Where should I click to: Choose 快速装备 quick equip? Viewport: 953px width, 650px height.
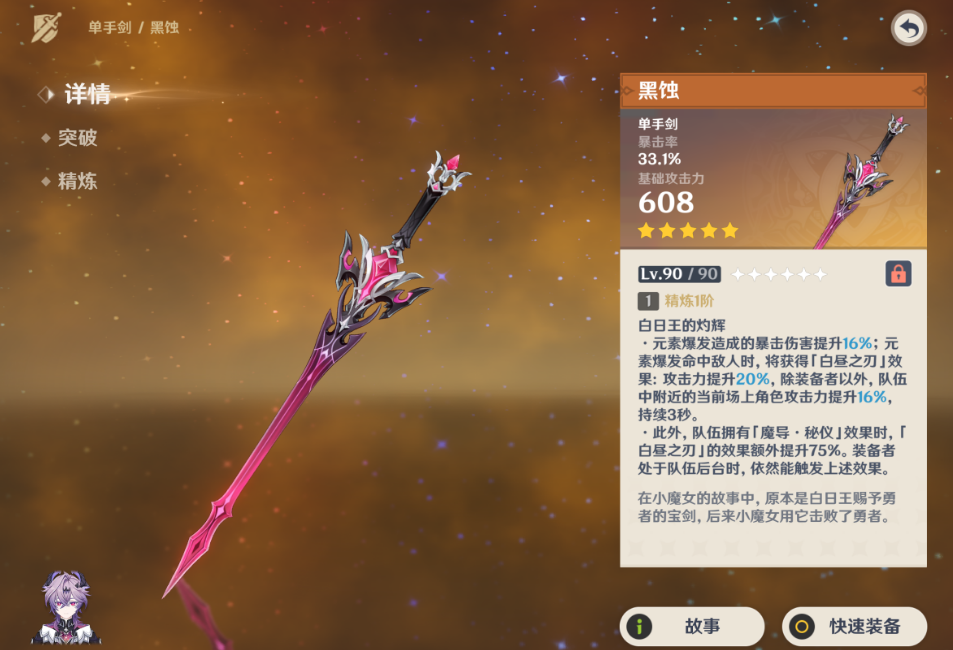click(x=854, y=627)
